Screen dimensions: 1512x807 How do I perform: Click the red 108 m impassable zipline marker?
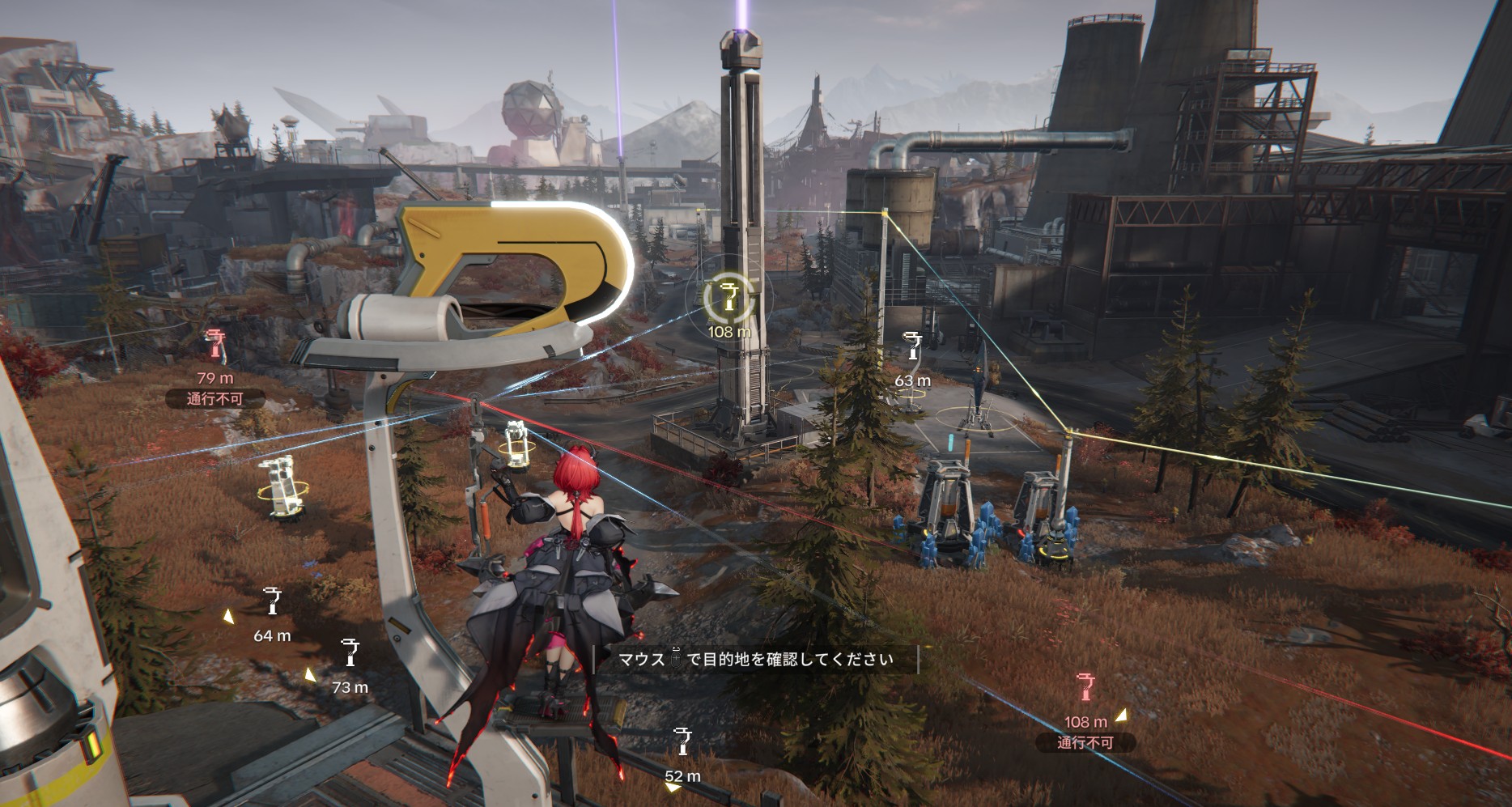1085,686
